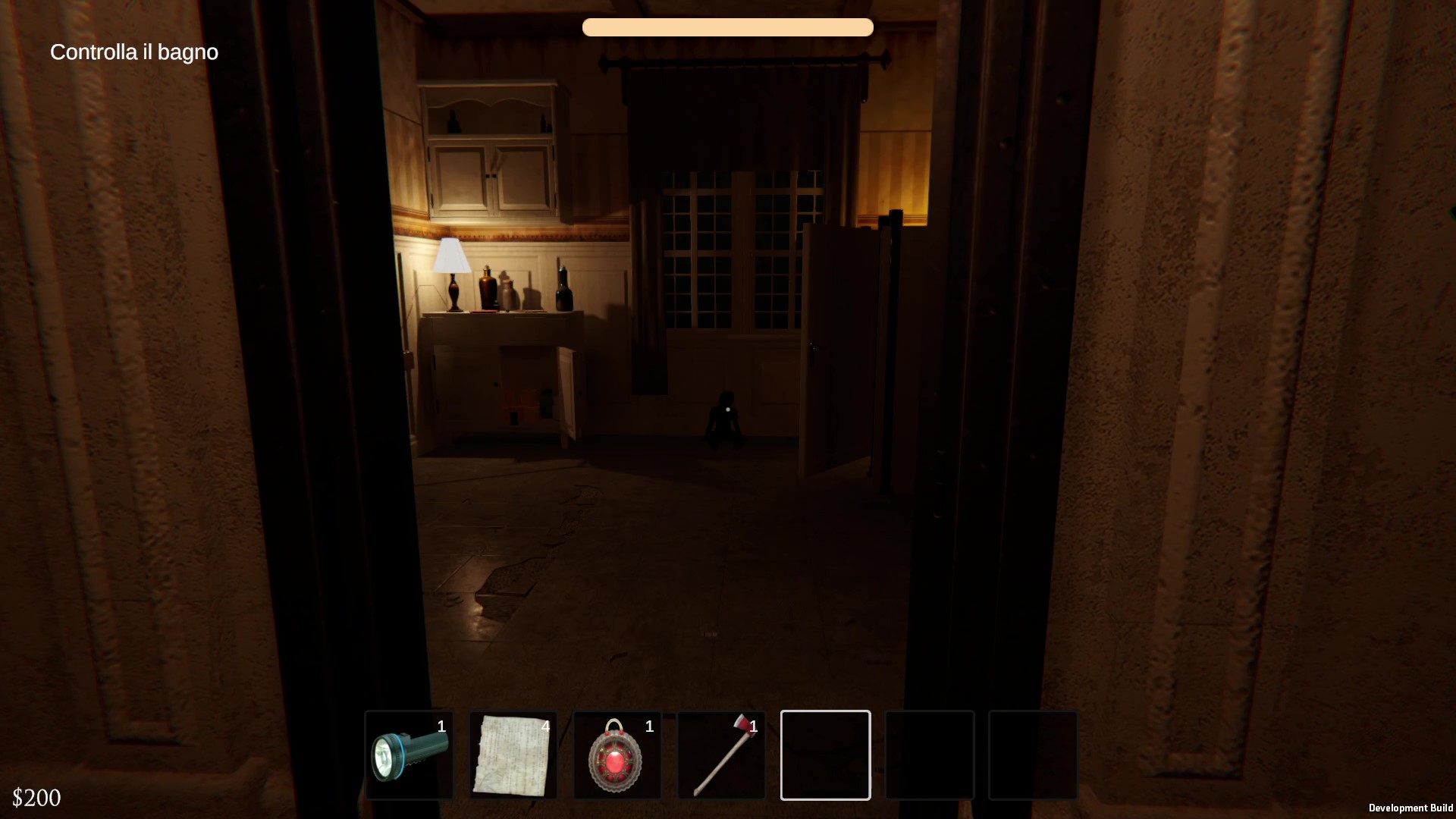Click the axe quantity indicator
Viewport: 1456px width, 819px height.
(754, 726)
